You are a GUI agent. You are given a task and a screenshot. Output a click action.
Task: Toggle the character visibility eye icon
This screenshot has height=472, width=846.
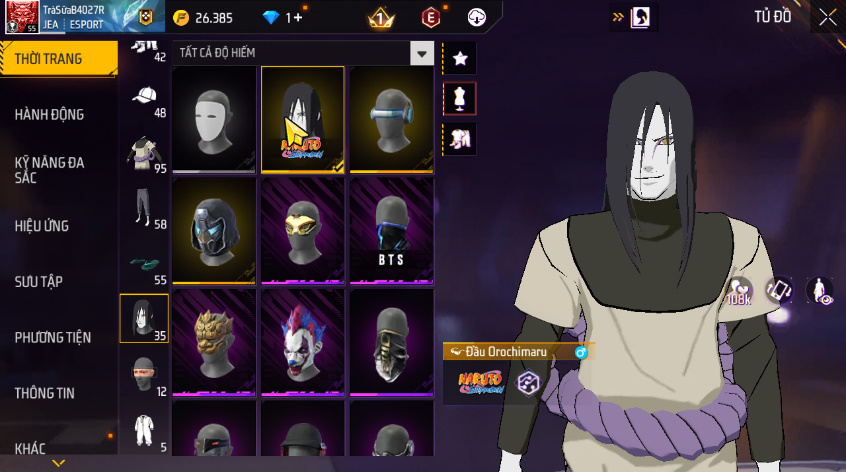820,291
